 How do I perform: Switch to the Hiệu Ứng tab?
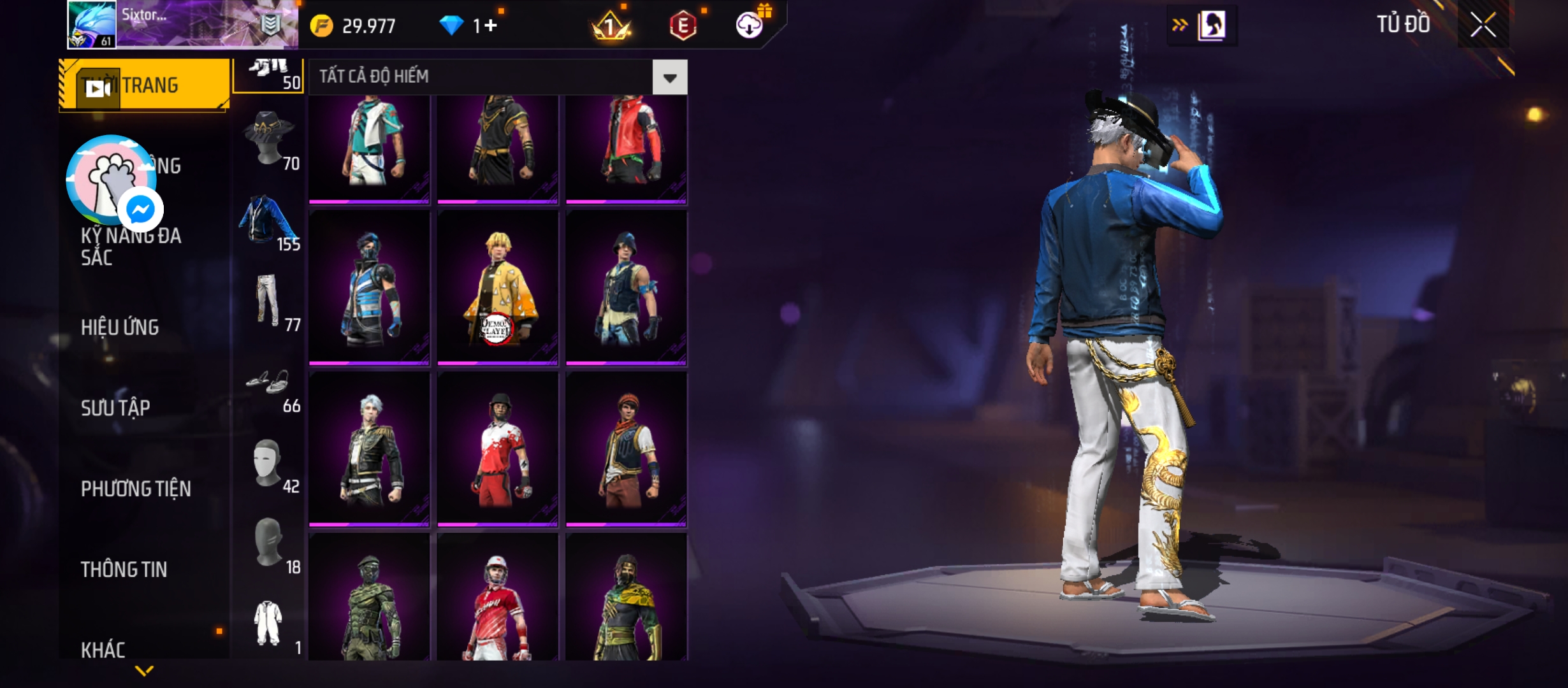[120, 327]
